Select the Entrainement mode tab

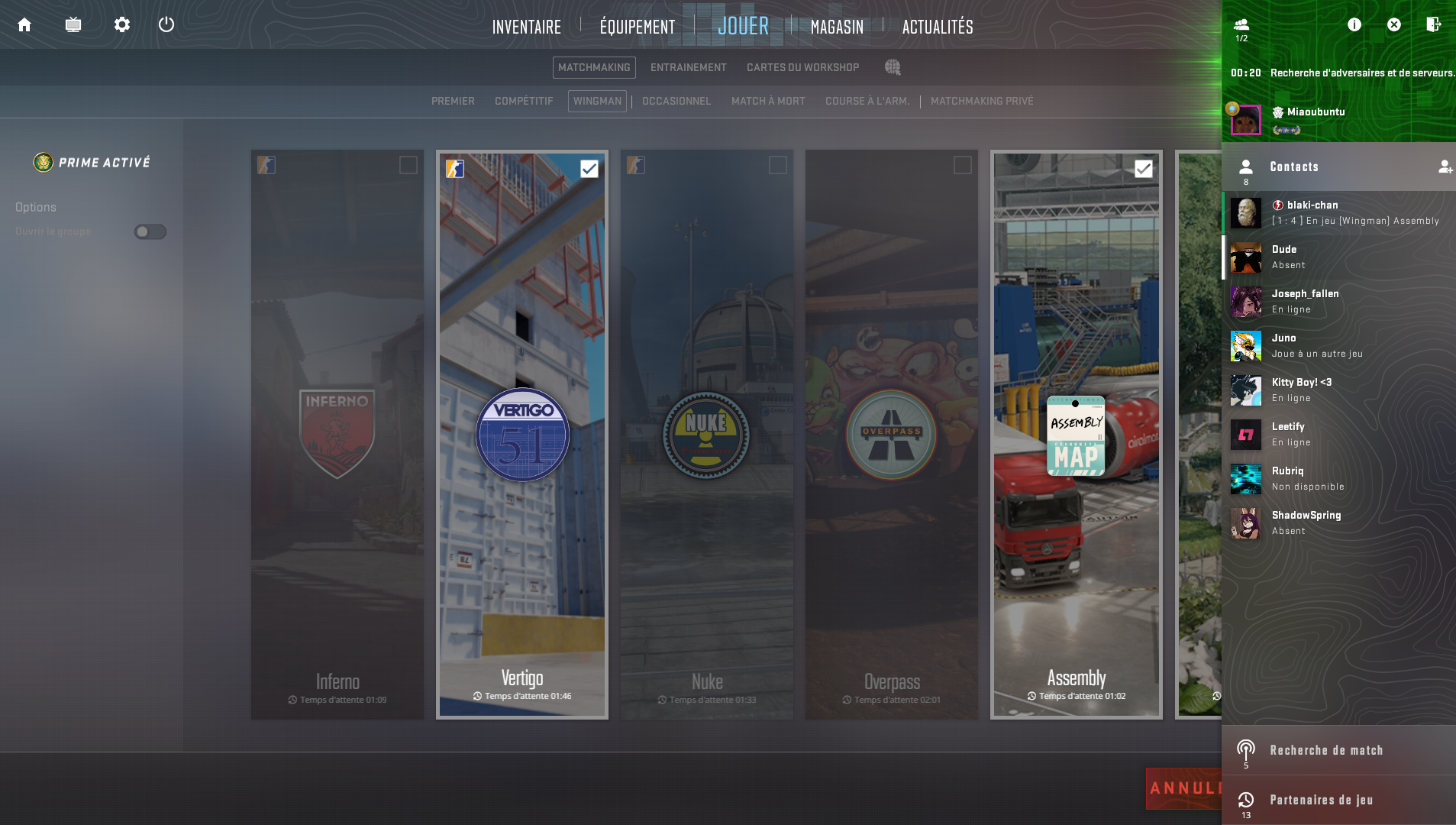tap(688, 68)
